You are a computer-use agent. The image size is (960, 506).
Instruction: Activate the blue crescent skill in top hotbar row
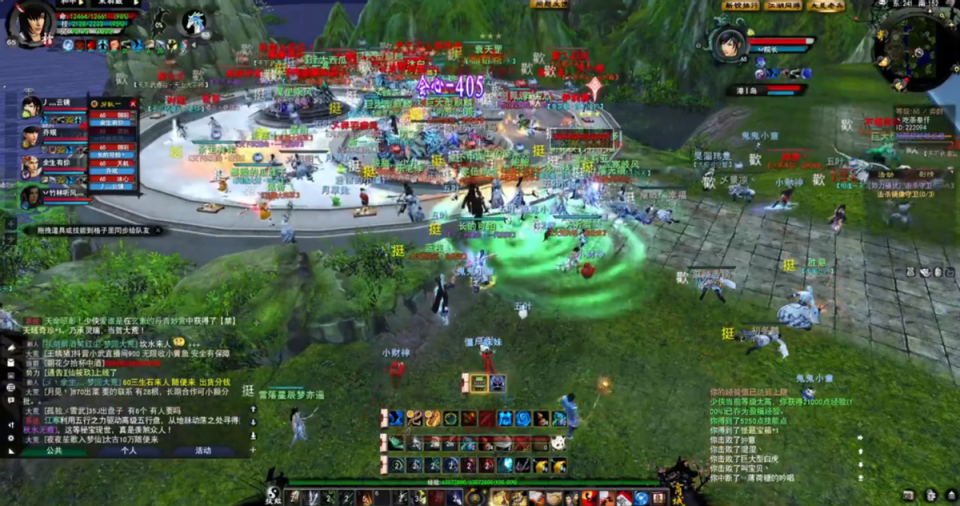[x=397, y=418]
